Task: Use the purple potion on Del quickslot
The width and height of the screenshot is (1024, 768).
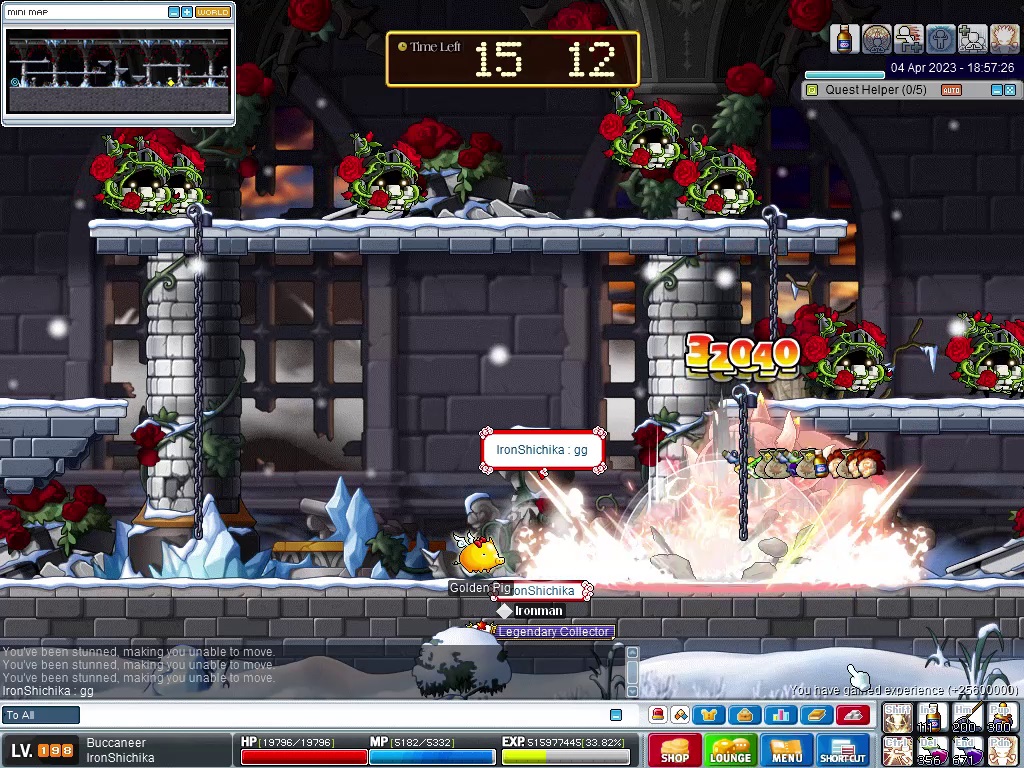Action: (x=933, y=749)
